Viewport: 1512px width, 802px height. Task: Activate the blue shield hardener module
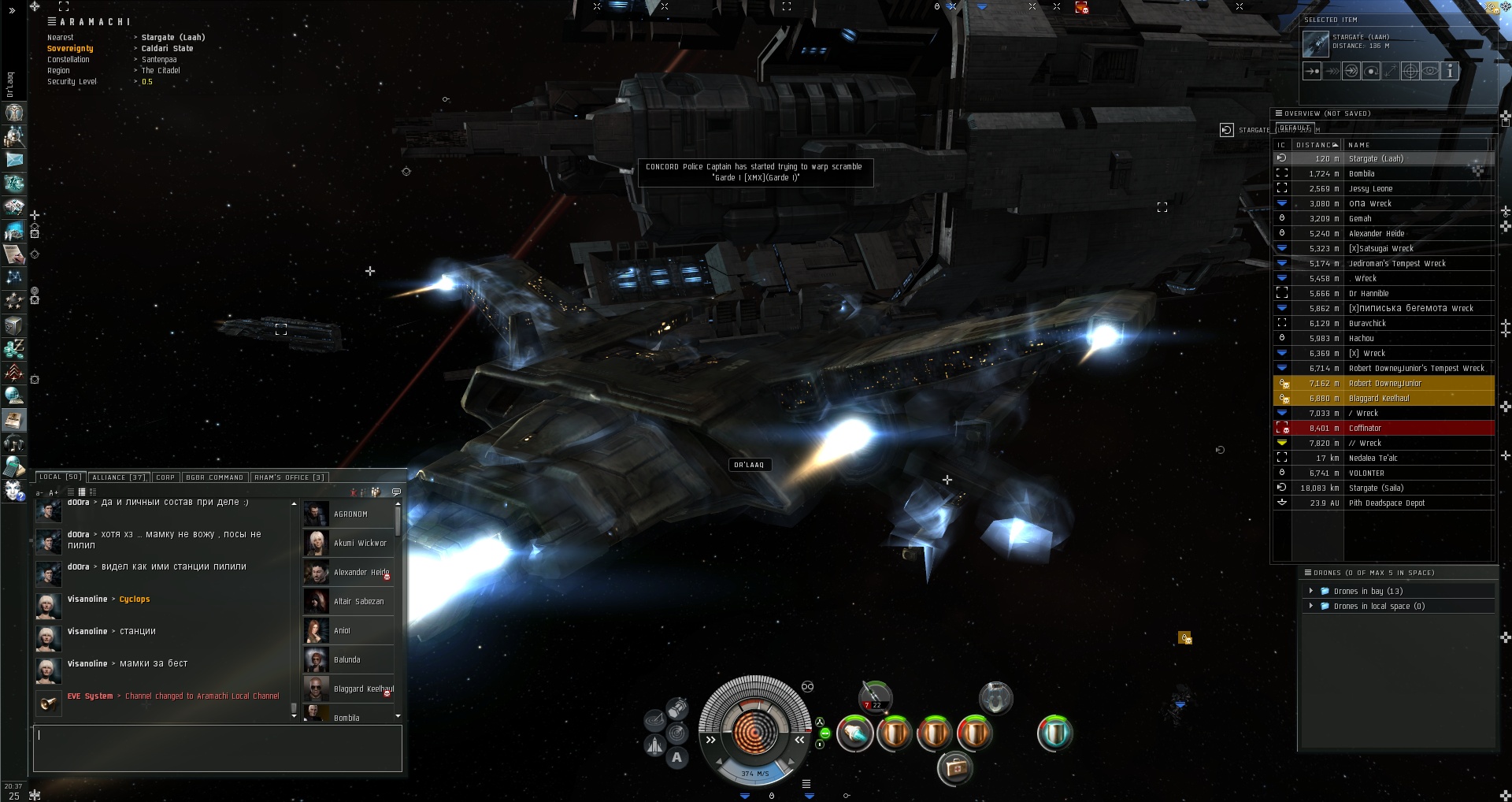pyautogui.click(x=1054, y=734)
